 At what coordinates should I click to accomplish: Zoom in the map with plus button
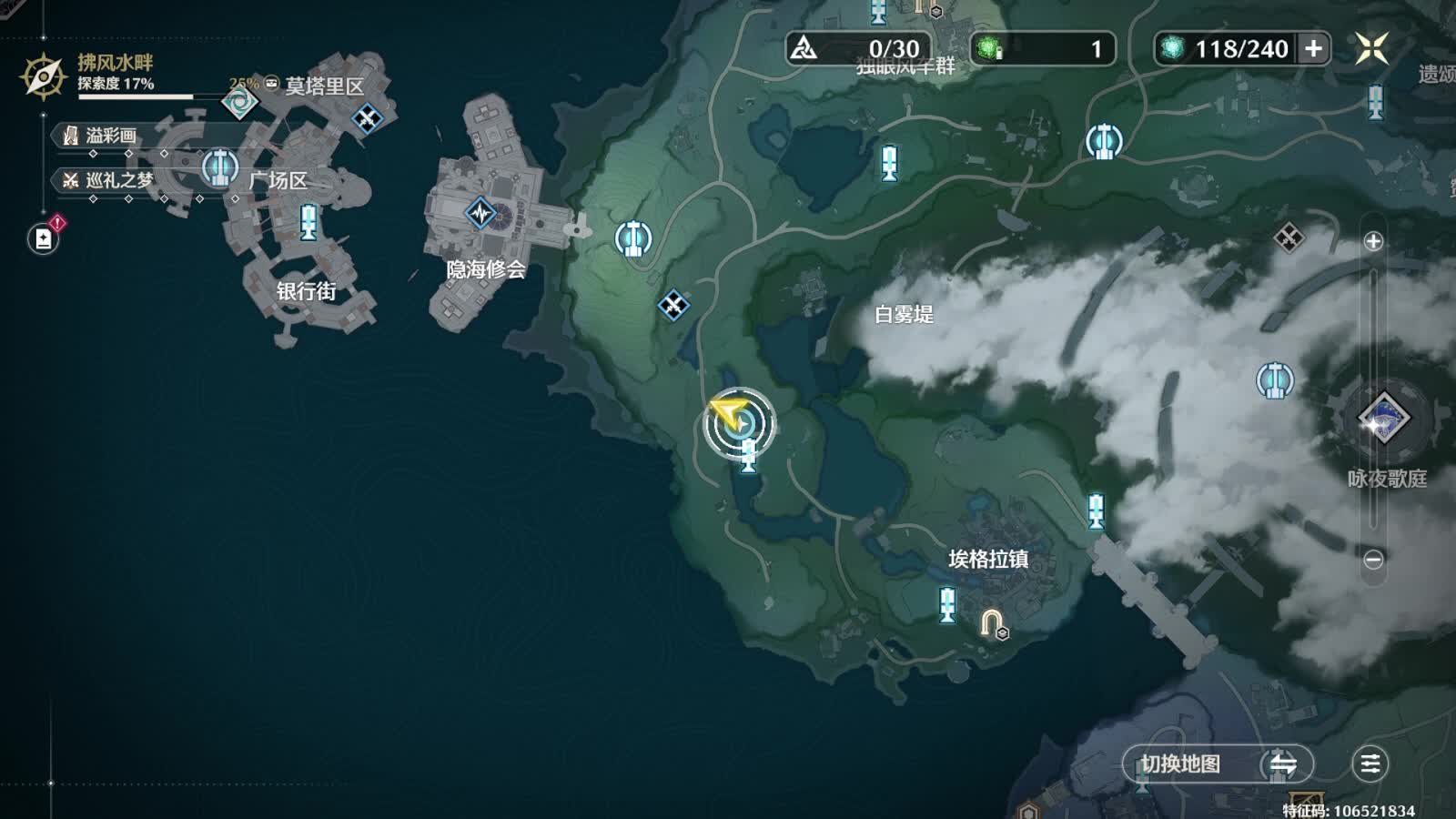1373,241
